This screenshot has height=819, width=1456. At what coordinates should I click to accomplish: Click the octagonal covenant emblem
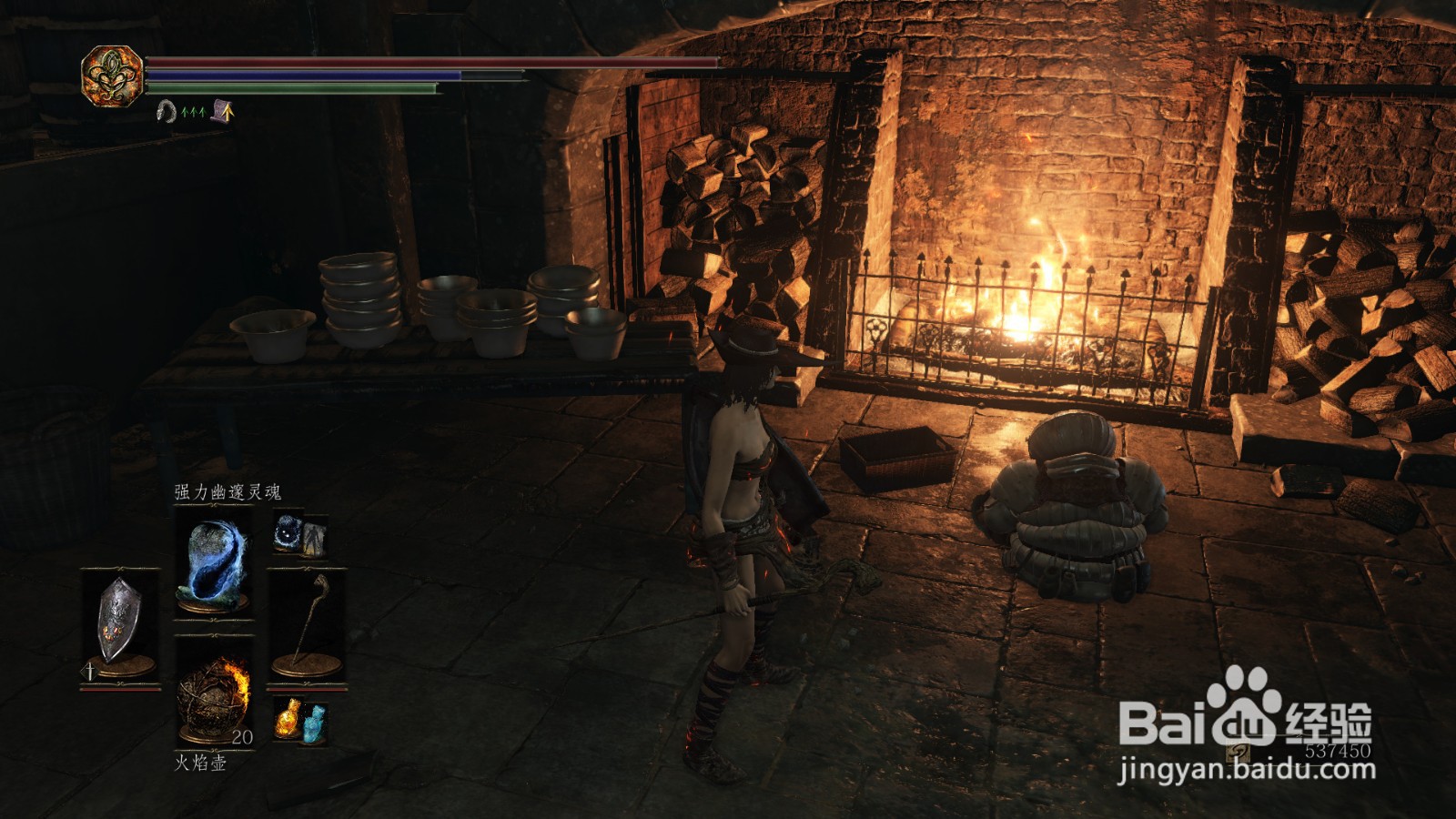click(111, 76)
